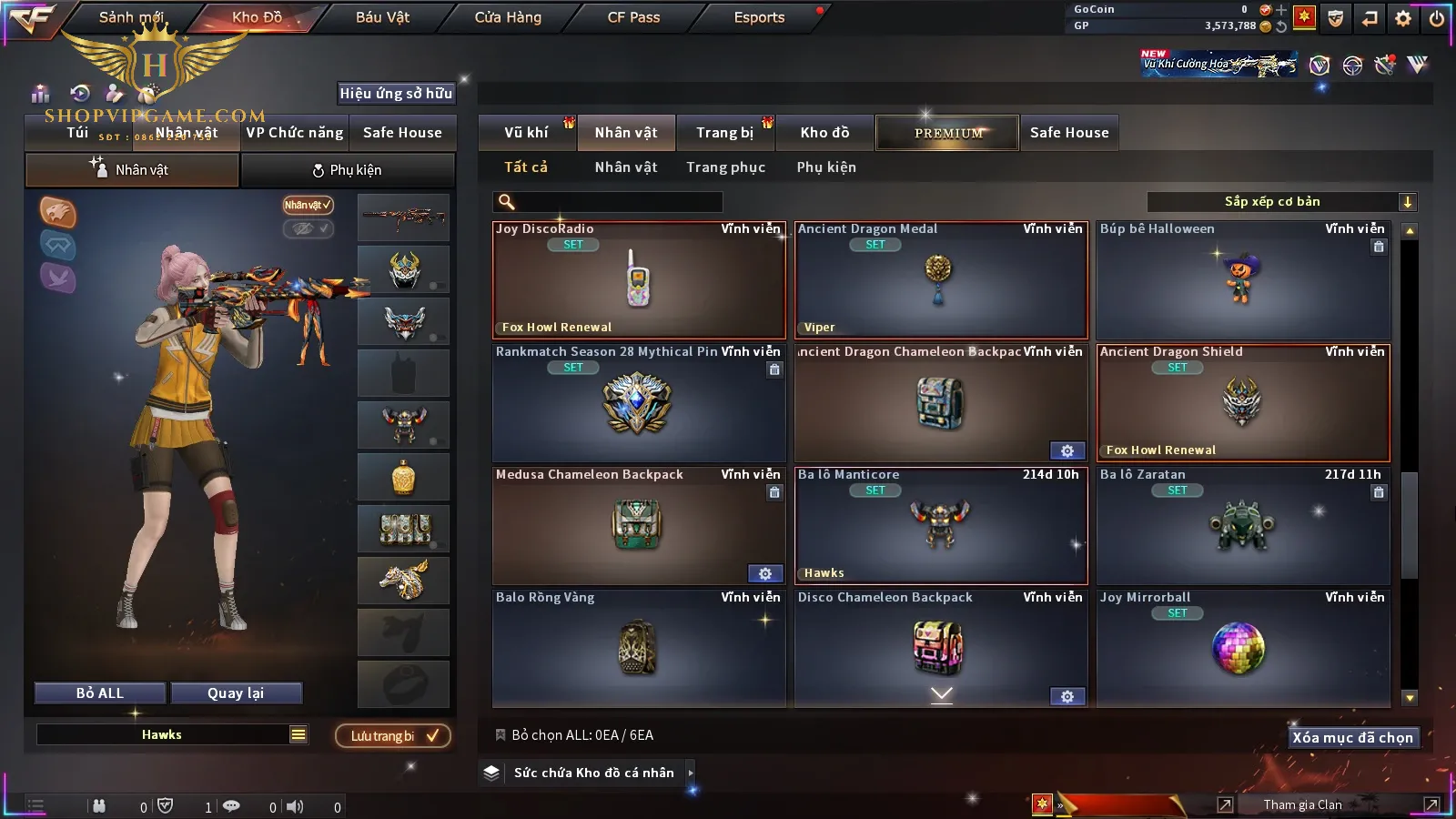The width and height of the screenshot is (1456, 819).
Task: Choose the Phụ kiện sub-filter in inventory
Action: pos(826,167)
